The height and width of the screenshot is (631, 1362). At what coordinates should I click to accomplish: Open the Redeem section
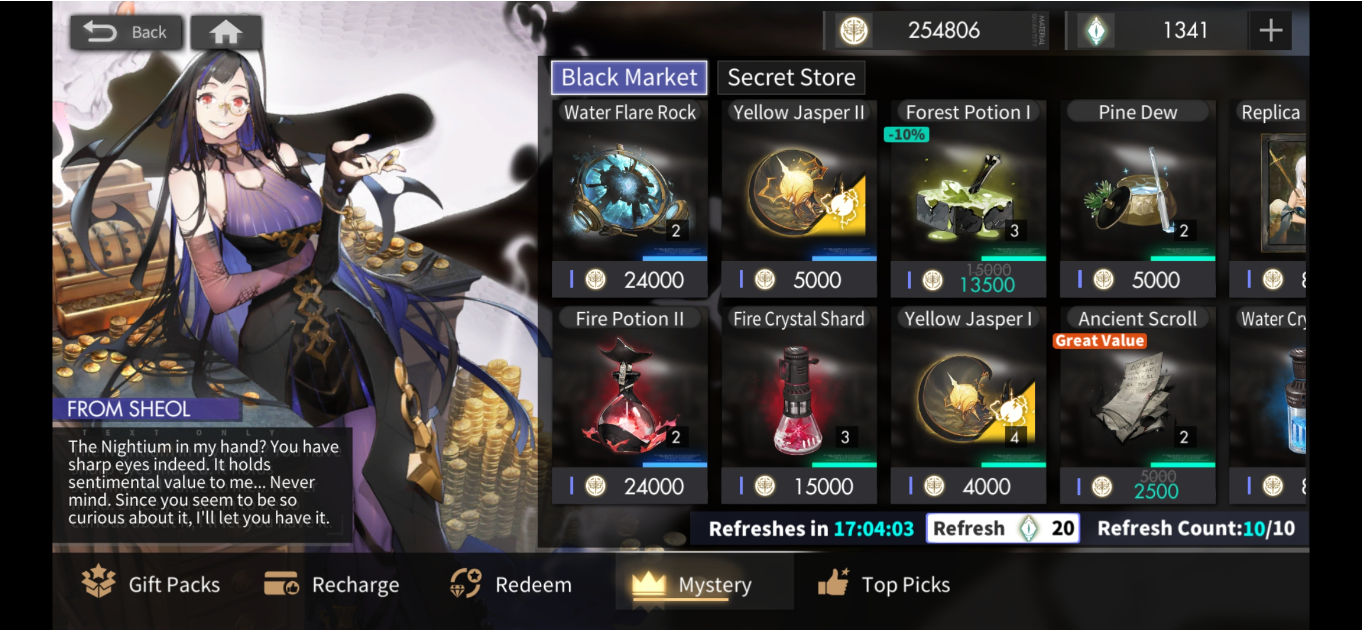(x=510, y=585)
